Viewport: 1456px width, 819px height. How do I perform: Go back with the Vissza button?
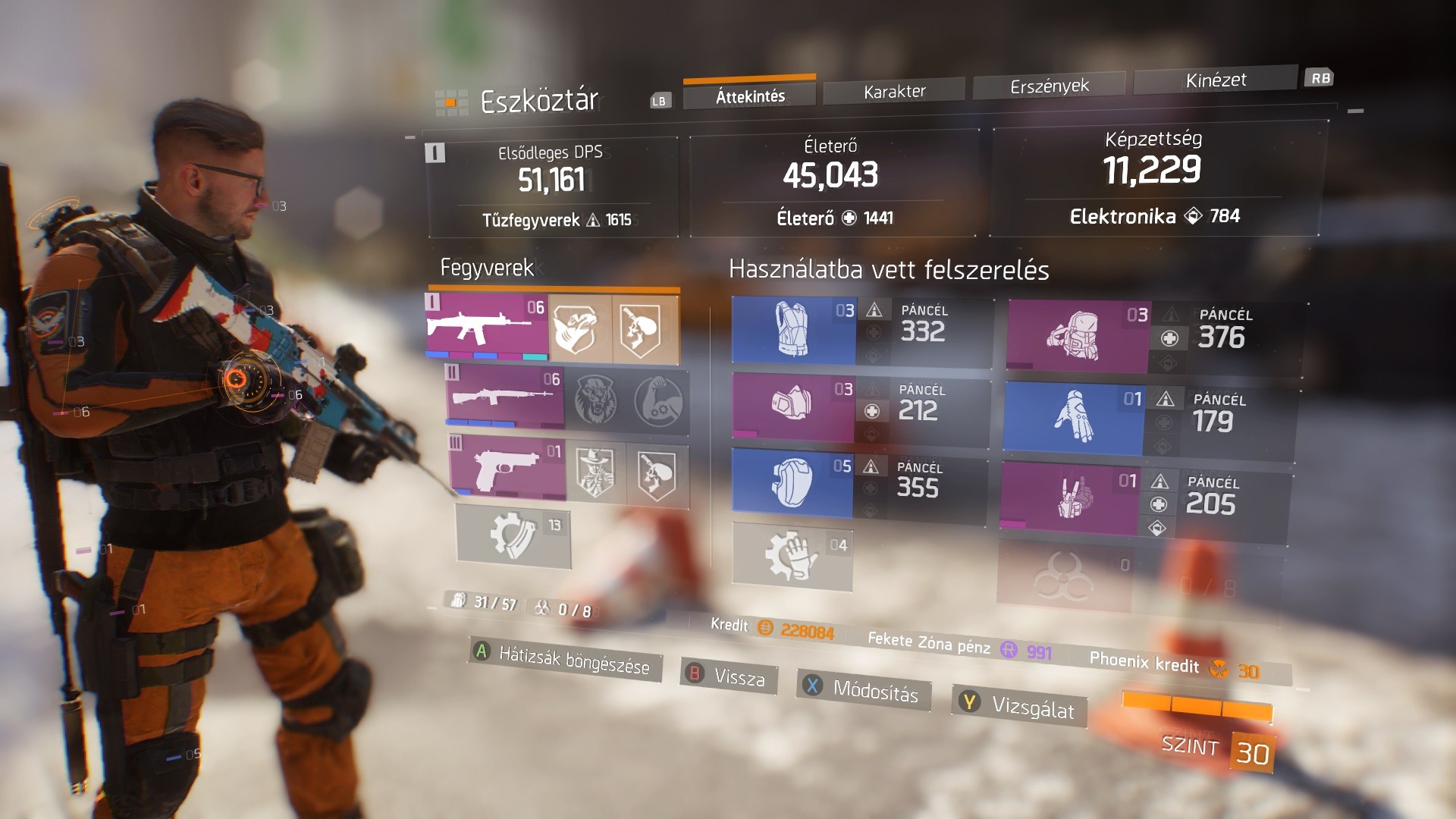[x=730, y=676]
